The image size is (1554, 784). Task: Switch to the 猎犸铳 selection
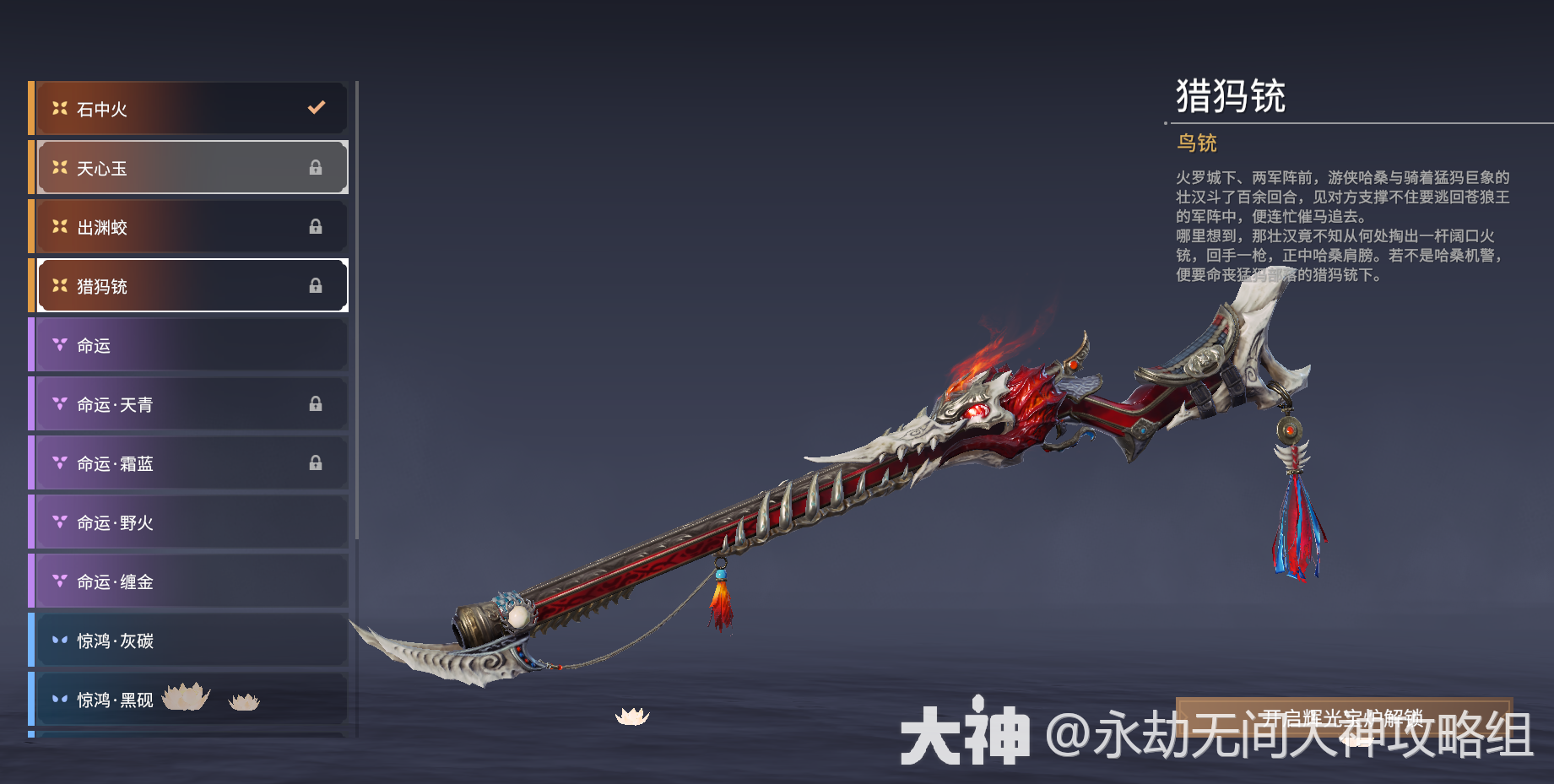(190, 285)
